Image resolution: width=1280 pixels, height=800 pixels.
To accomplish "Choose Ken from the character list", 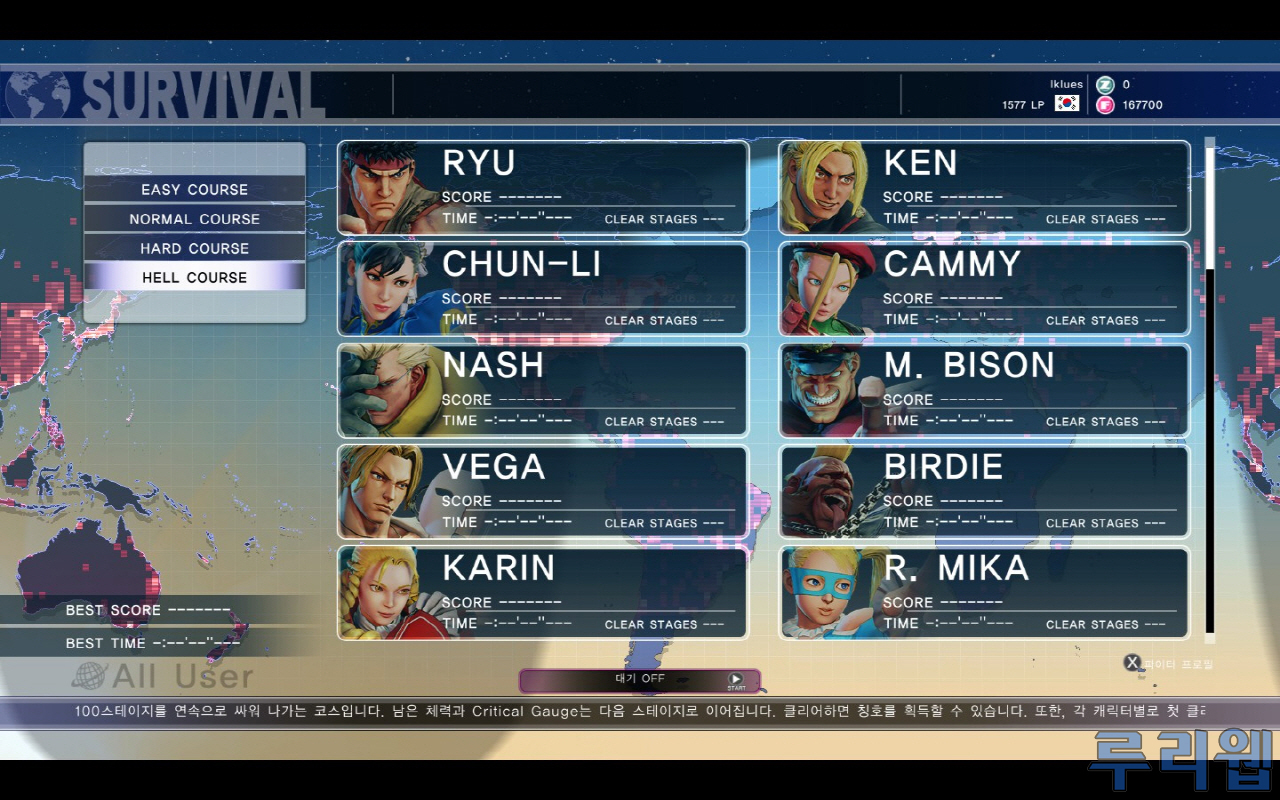I will point(984,188).
